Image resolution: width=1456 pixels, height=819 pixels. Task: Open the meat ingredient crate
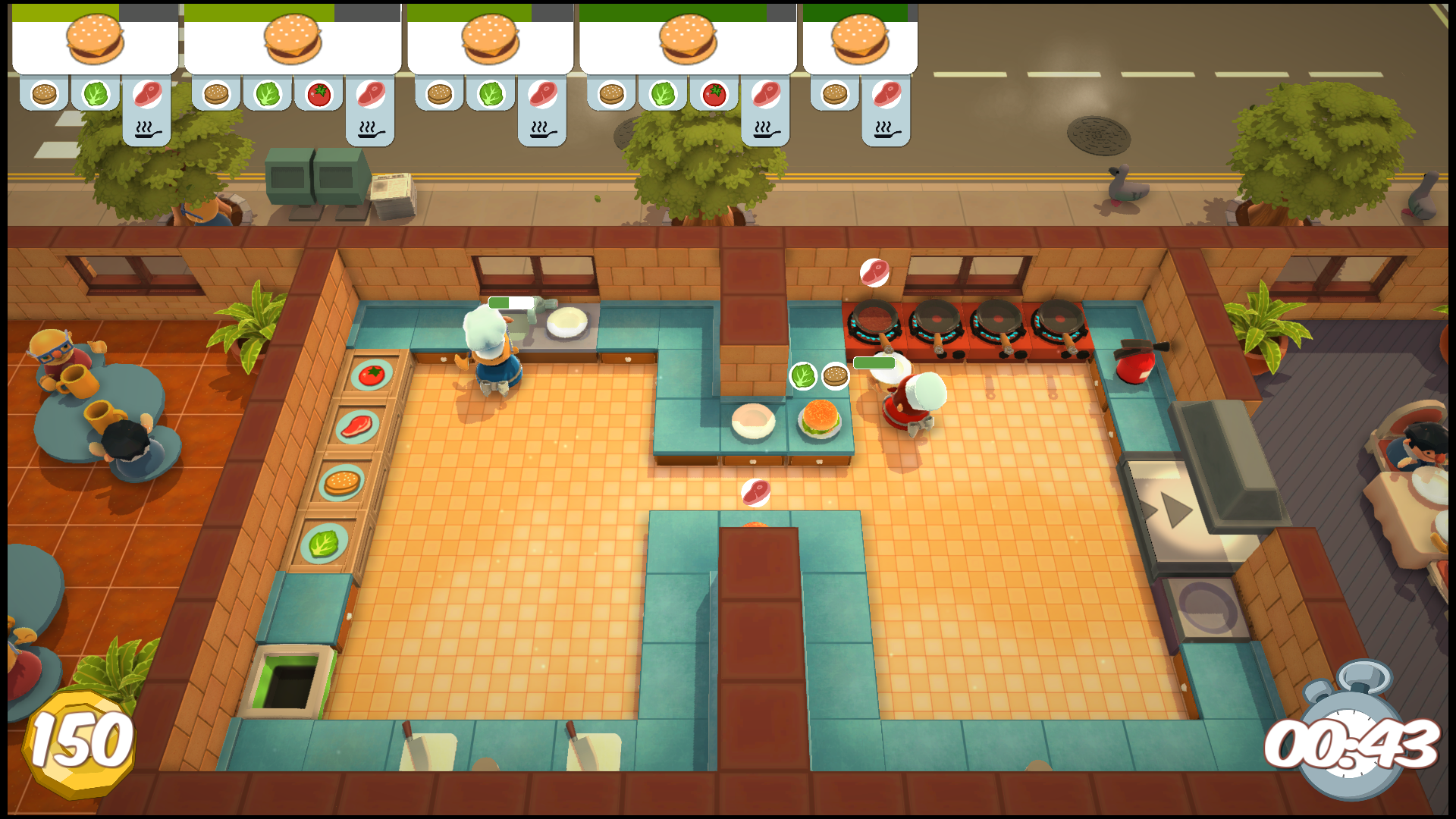click(x=356, y=428)
